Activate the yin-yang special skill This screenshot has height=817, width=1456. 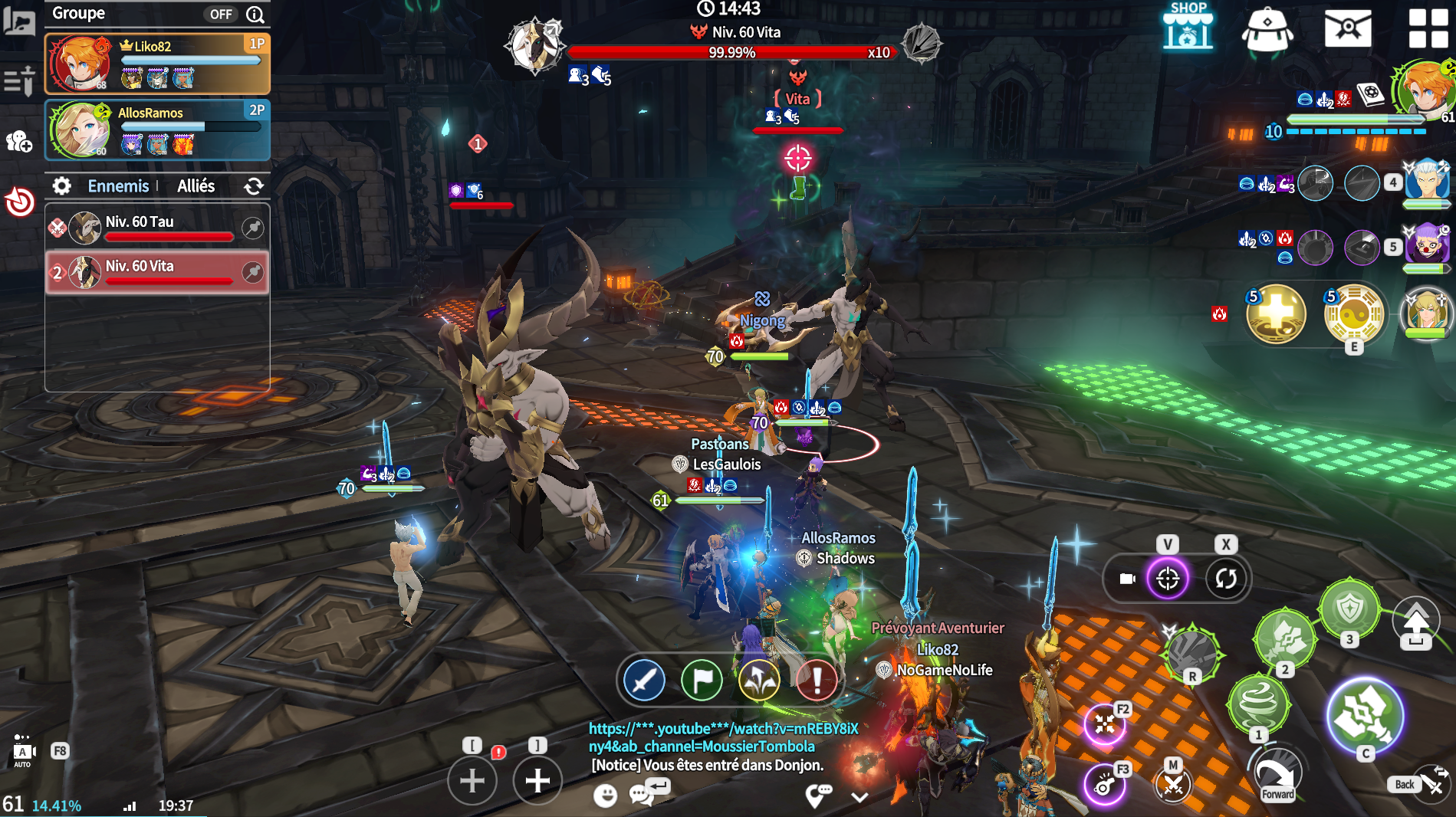click(1353, 314)
